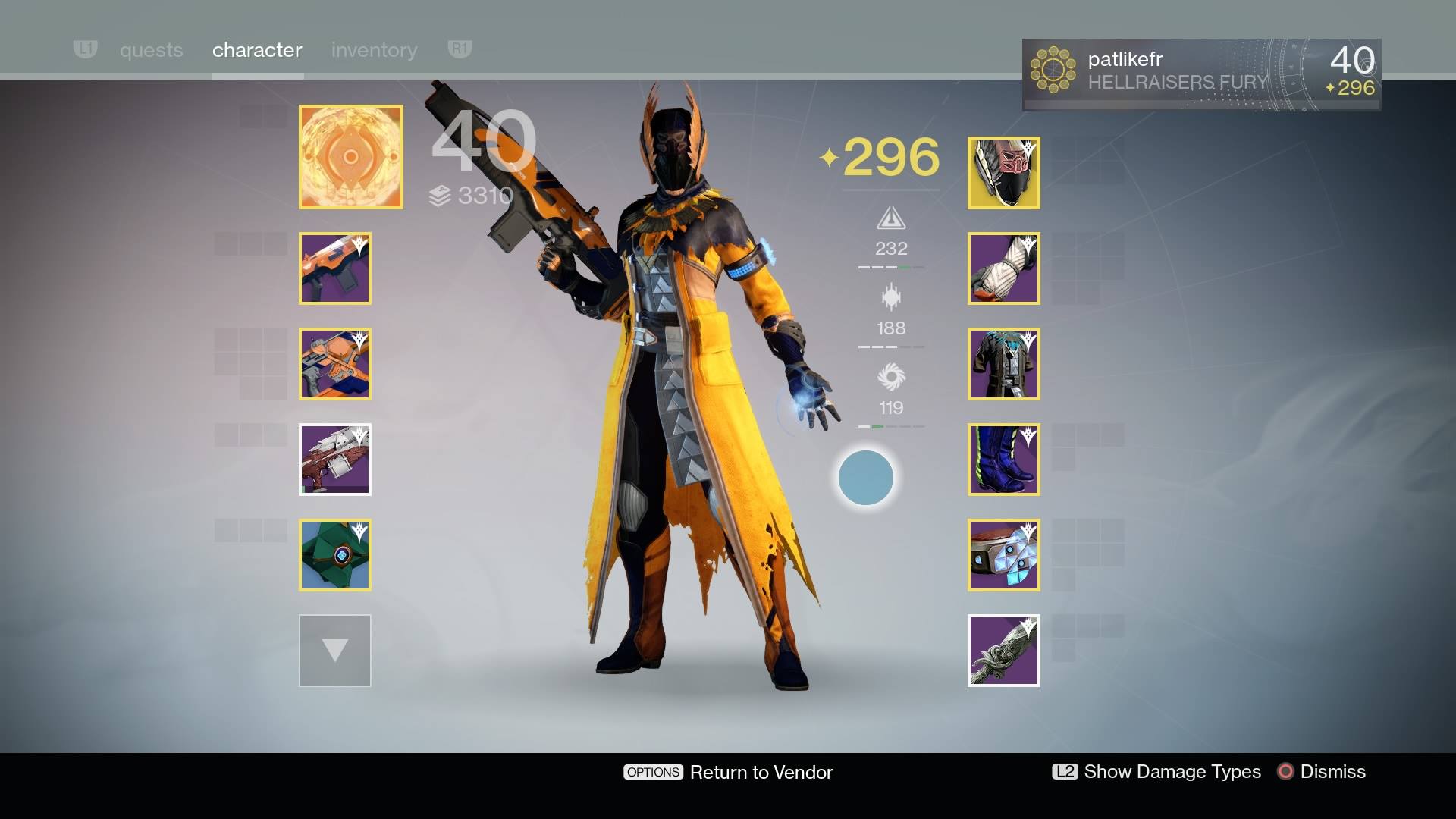Open the green ghost shell slot

[335, 555]
